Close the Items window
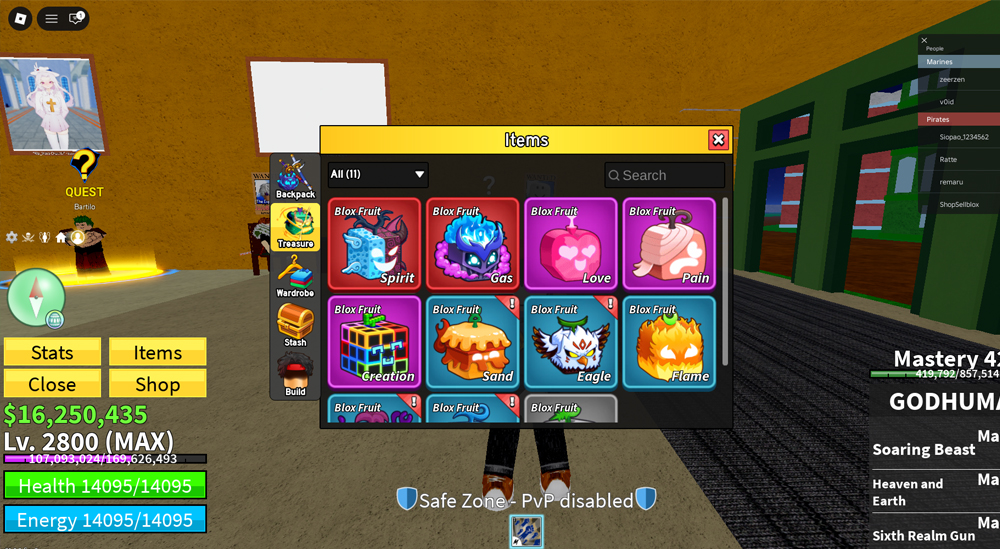The width and height of the screenshot is (1000, 549). pyautogui.click(x=717, y=140)
